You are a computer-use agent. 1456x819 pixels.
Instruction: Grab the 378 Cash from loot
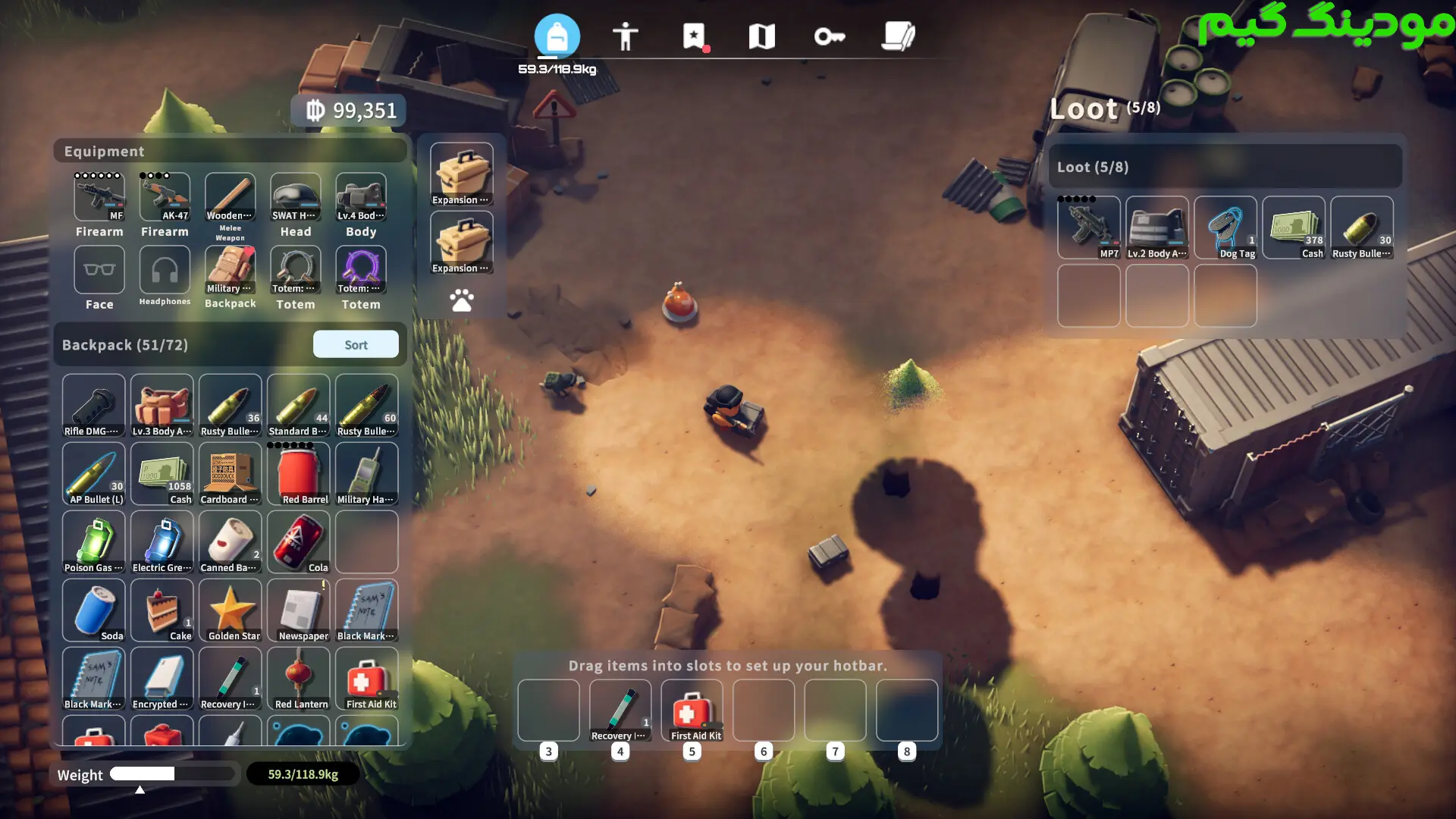click(x=1294, y=227)
